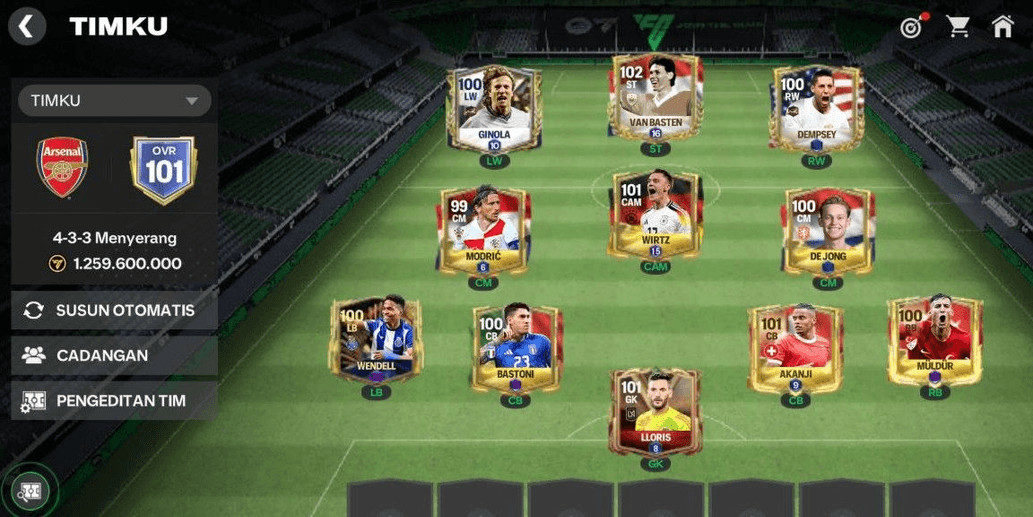This screenshot has width=1033, height=517.
Task: Open the TIMKU squad dropdown
Action: pos(115,100)
